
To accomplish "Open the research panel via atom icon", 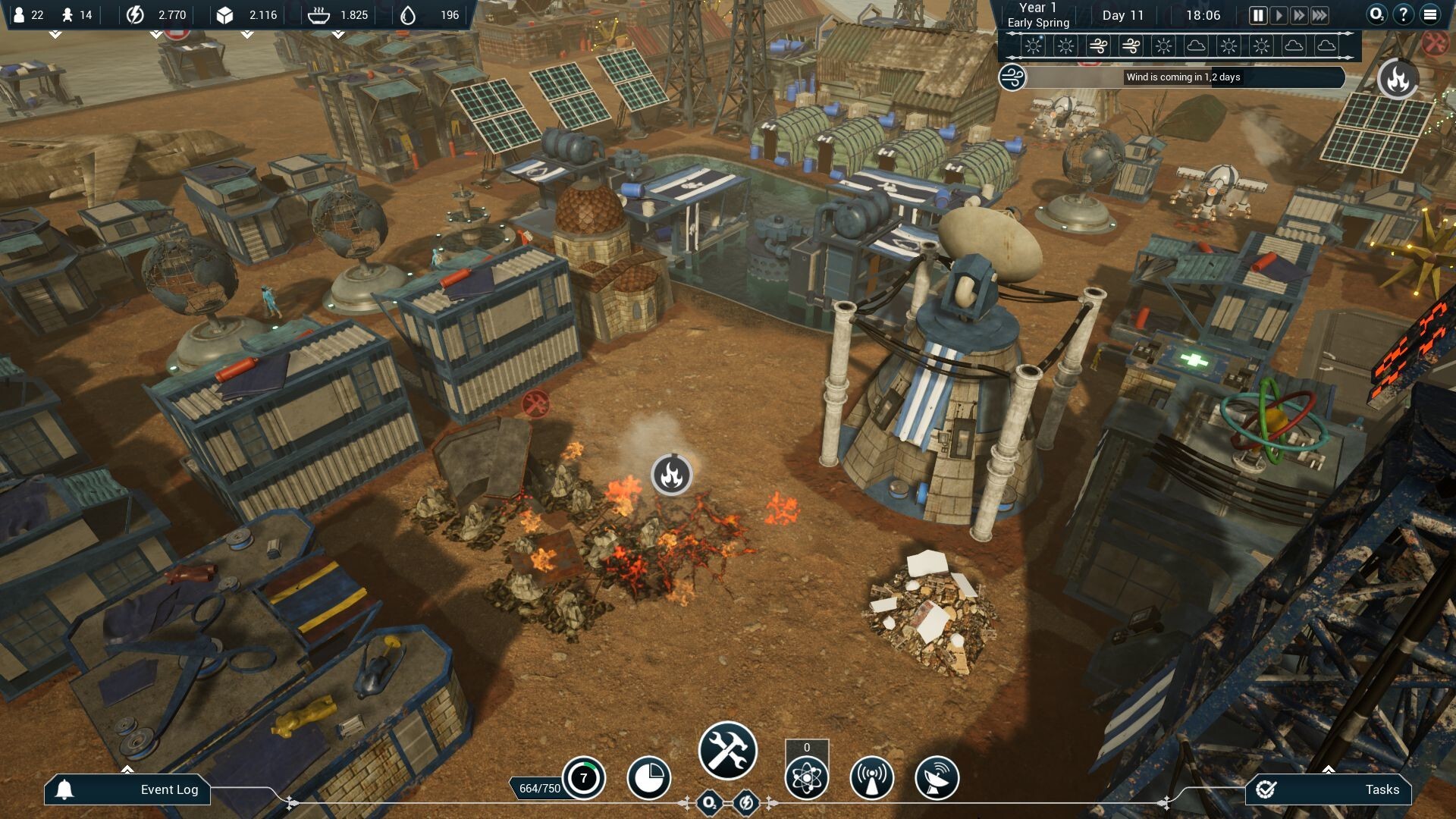I will click(808, 777).
